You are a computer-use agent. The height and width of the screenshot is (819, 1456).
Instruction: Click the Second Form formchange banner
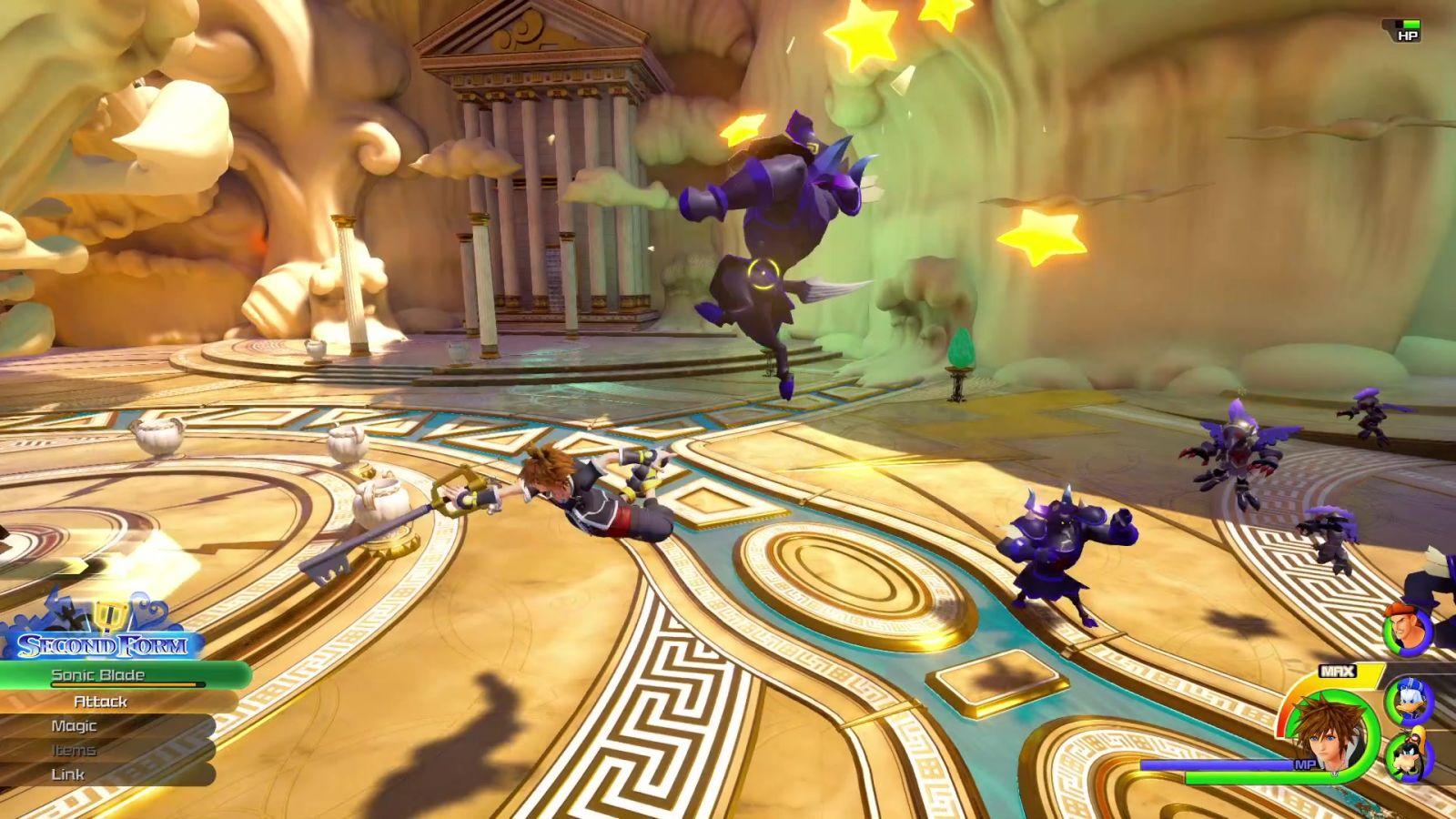102,645
